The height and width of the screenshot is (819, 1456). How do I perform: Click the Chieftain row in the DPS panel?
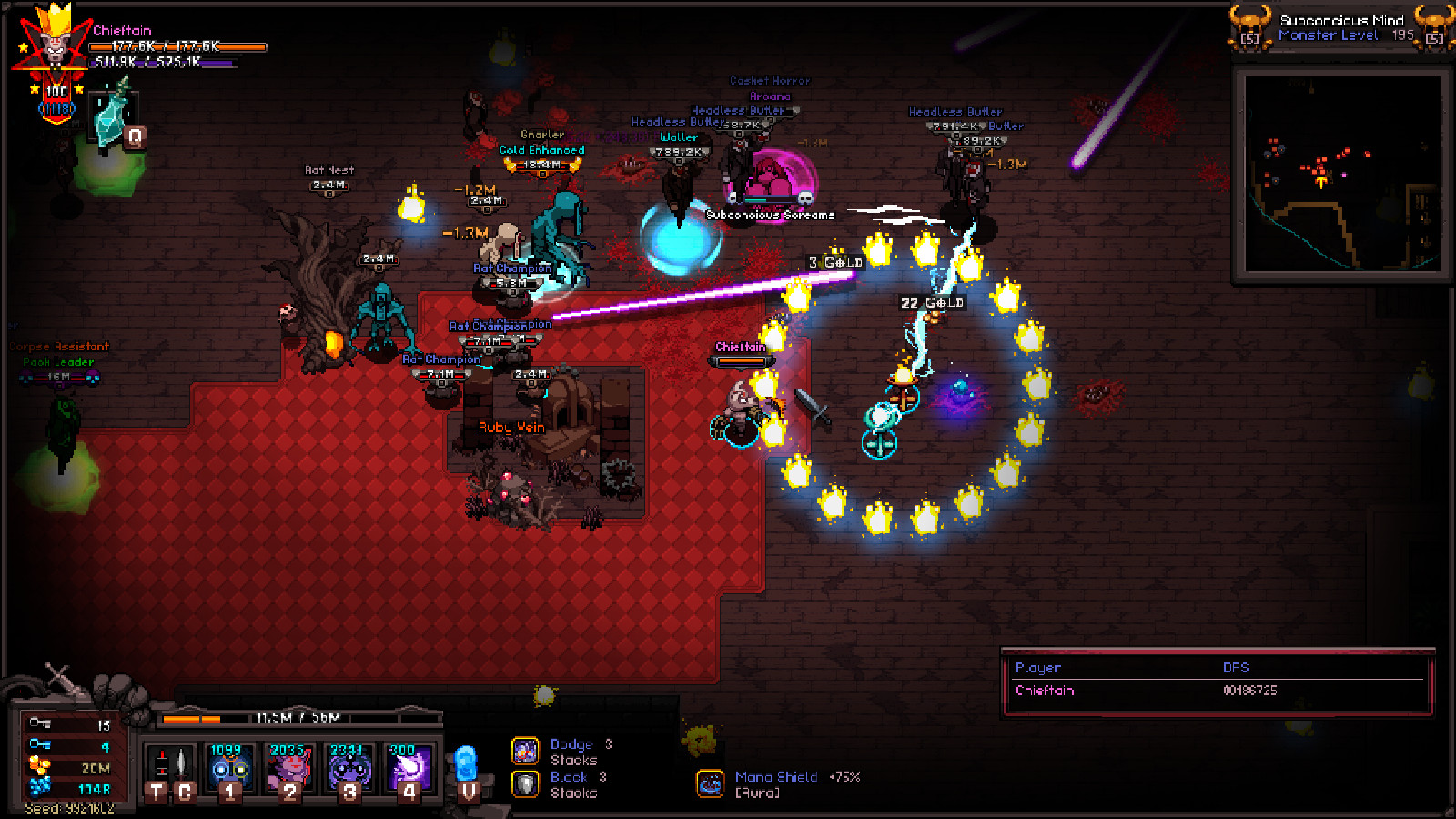(1045, 692)
